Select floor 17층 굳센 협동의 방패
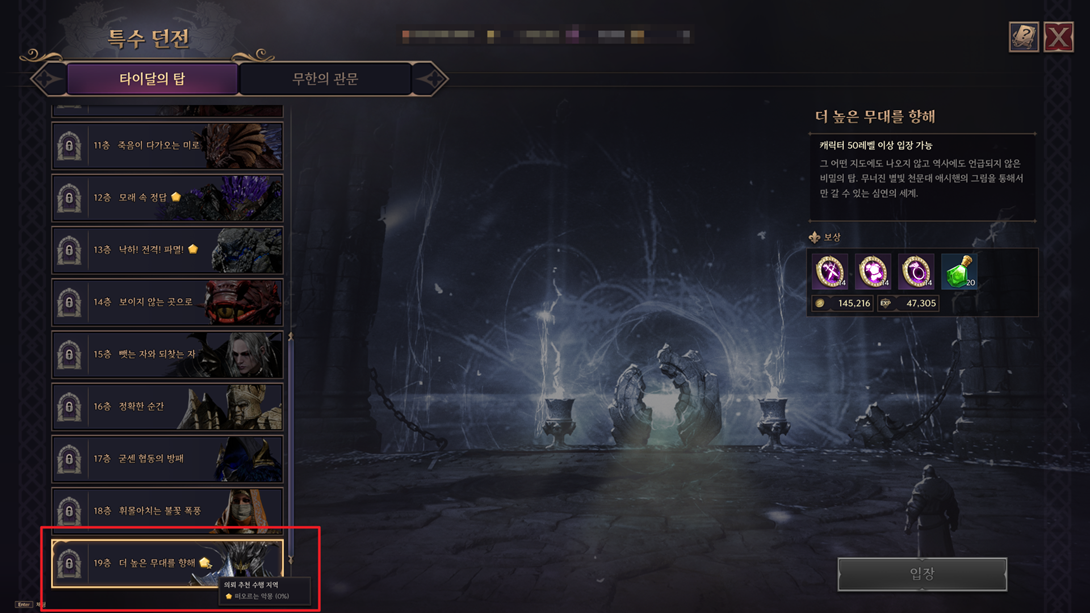Viewport: 1090px width, 613px height. (x=167, y=458)
